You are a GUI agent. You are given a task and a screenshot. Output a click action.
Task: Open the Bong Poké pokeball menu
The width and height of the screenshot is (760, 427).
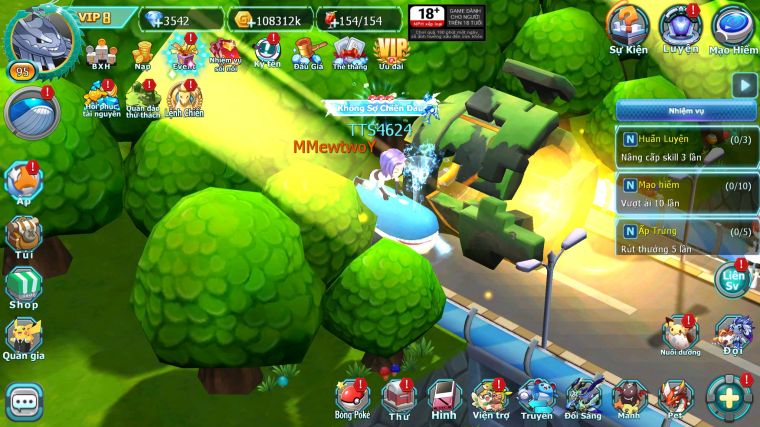[352, 396]
